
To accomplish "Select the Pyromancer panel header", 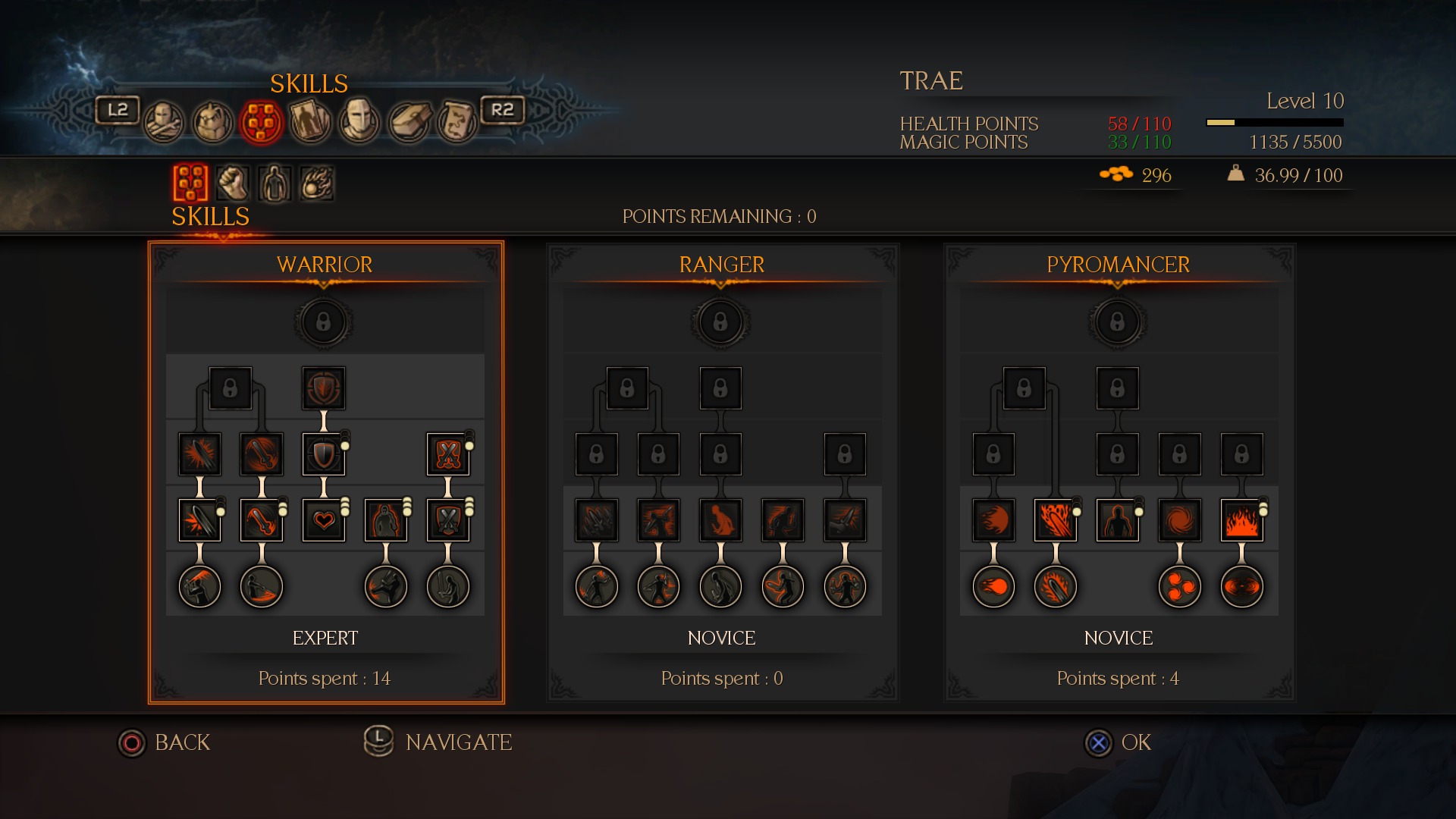I will (x=1118, y=265).
